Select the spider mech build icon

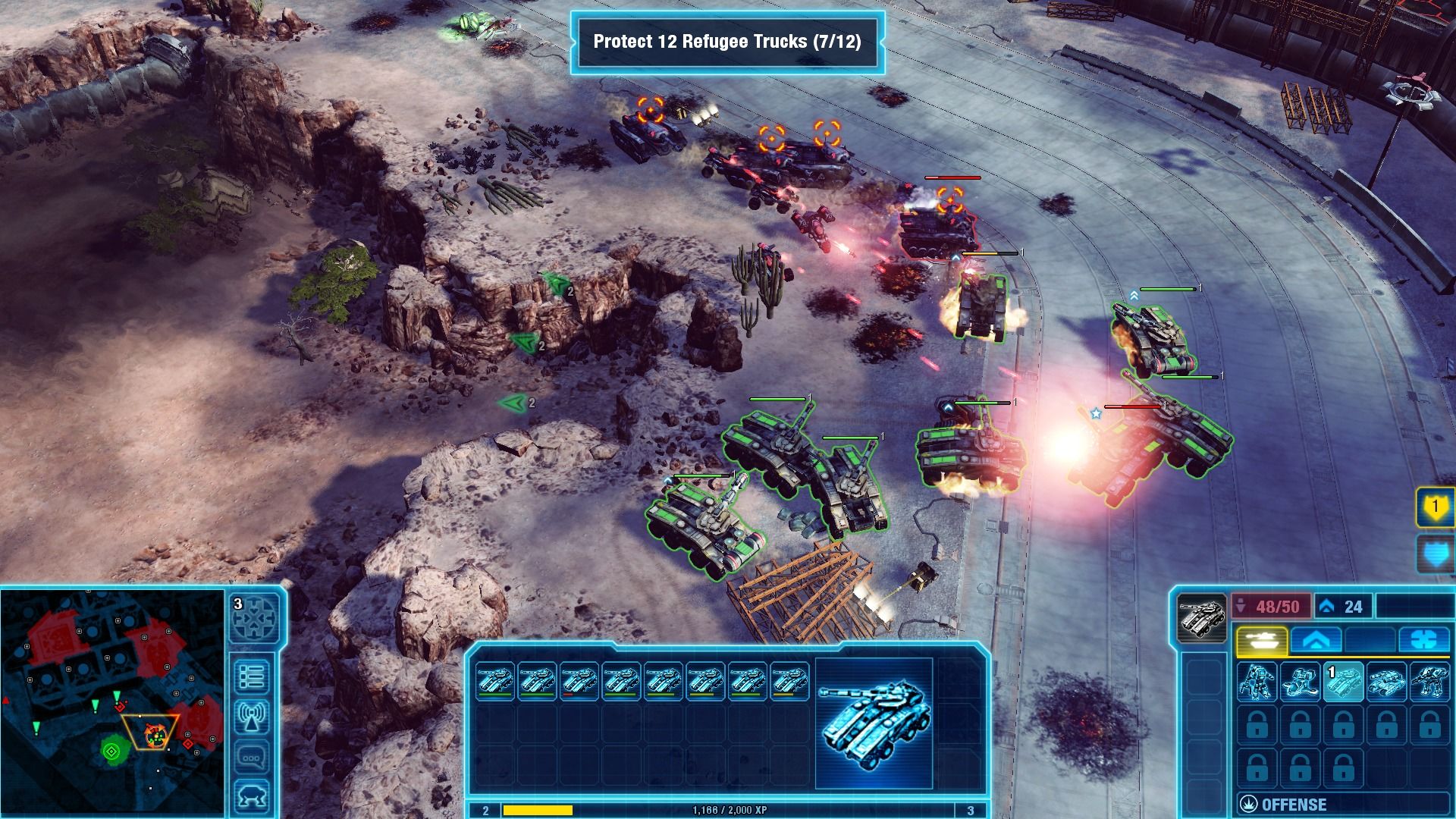point(1257,682)
